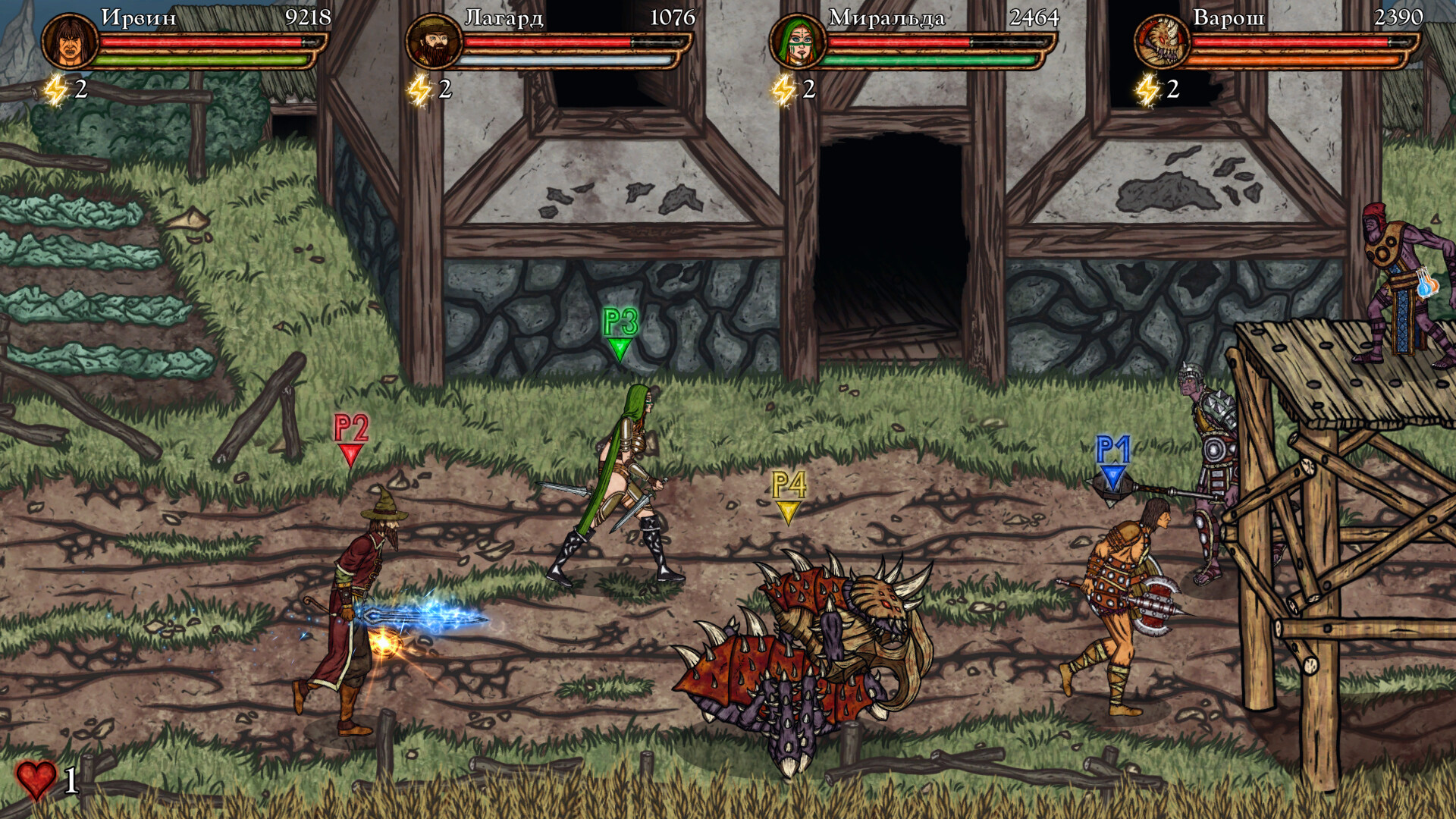Click the blue P1 player marker
This screenshot has height=819, width=1456.
[x=1112, y=459]
